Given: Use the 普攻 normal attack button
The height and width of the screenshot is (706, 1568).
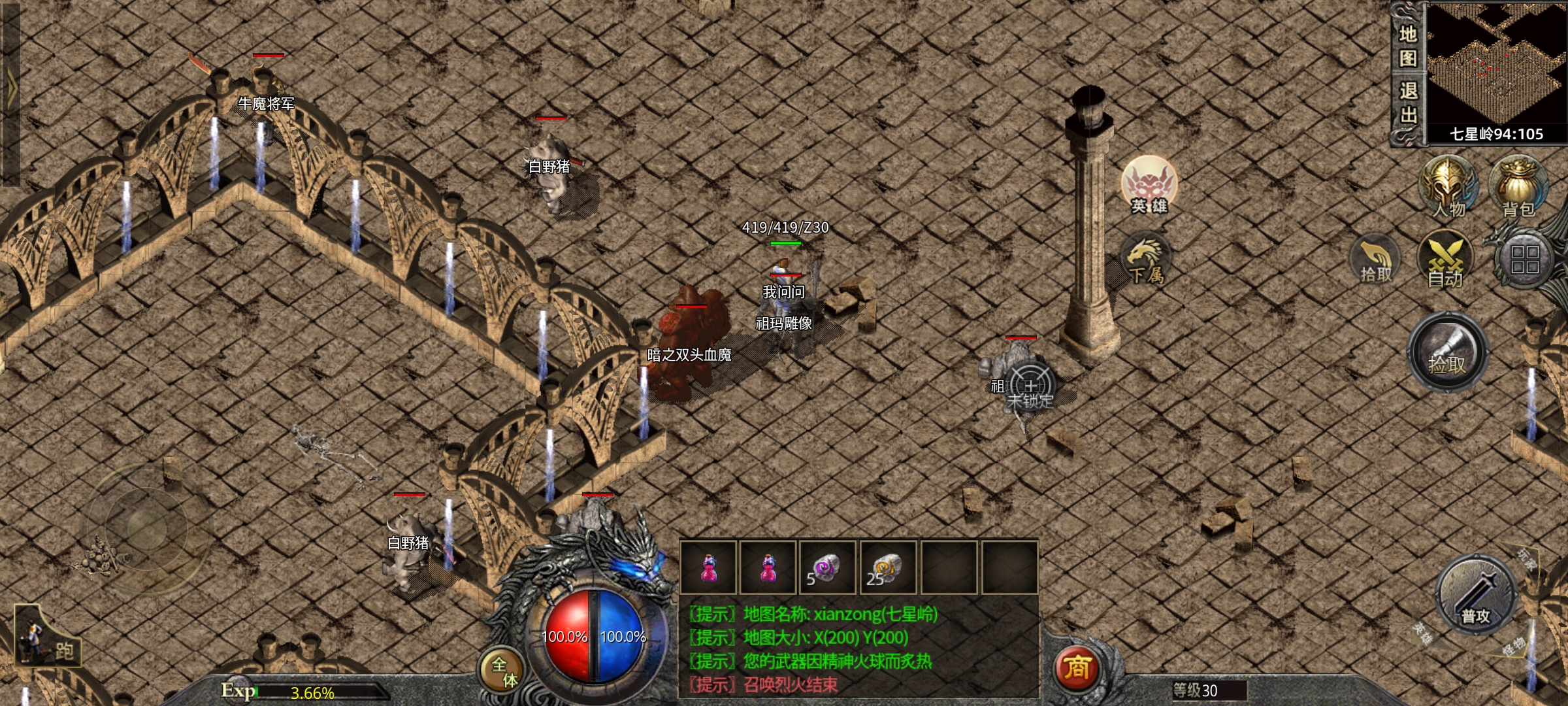Looking at the screenshot, I should 1476,596.
